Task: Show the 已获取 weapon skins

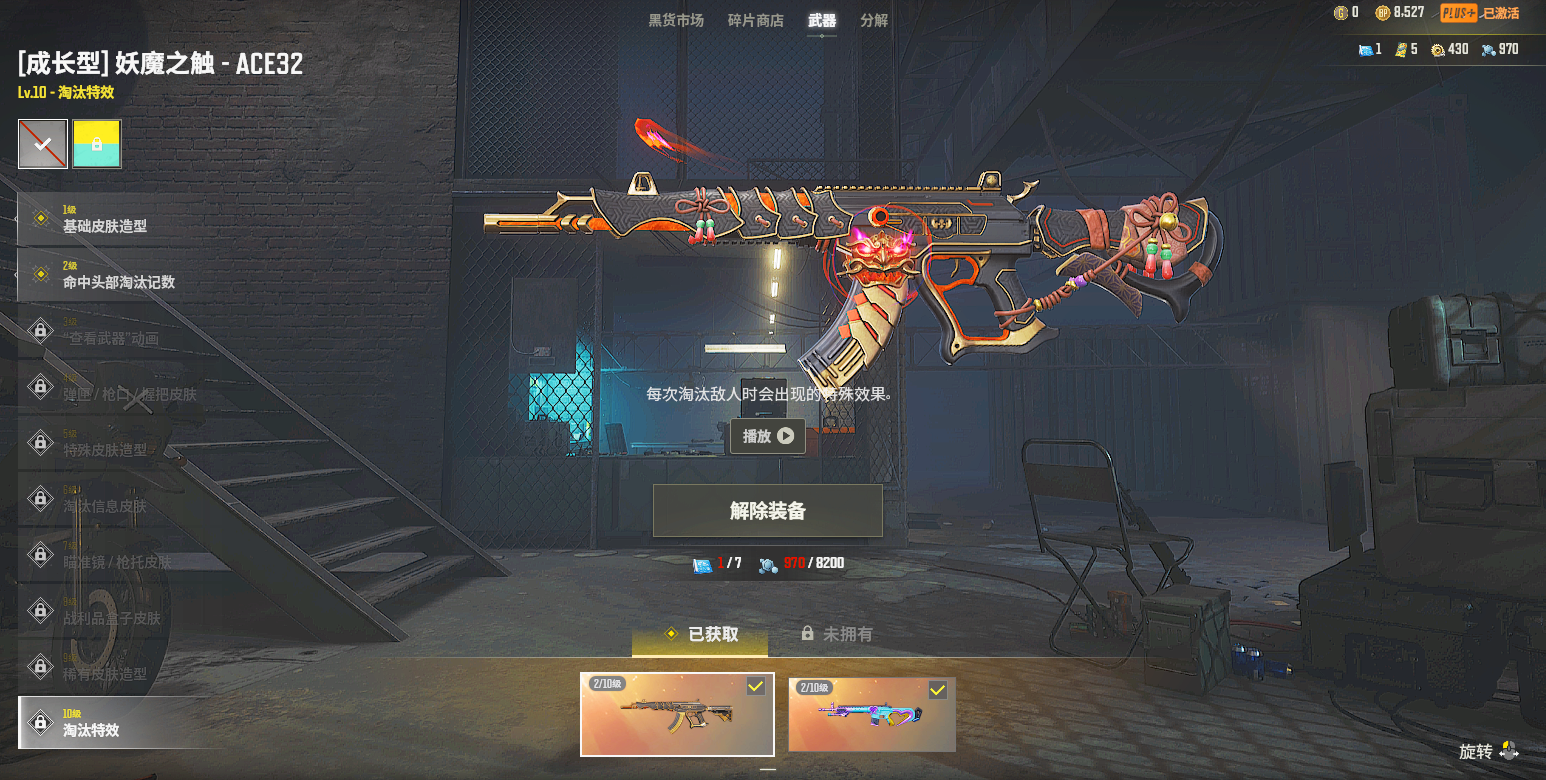Action: [x=701, y=634]
